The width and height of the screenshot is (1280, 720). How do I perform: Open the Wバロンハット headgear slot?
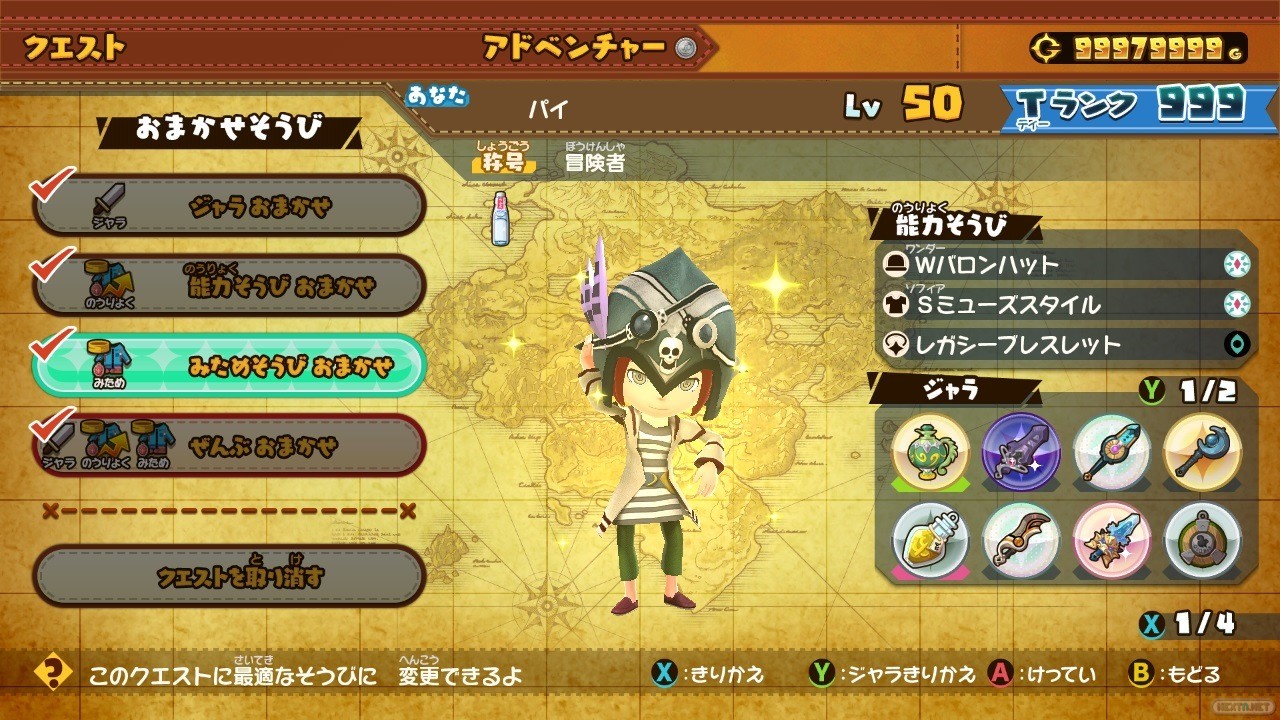pyautogui.click(x=1065, y=264)
